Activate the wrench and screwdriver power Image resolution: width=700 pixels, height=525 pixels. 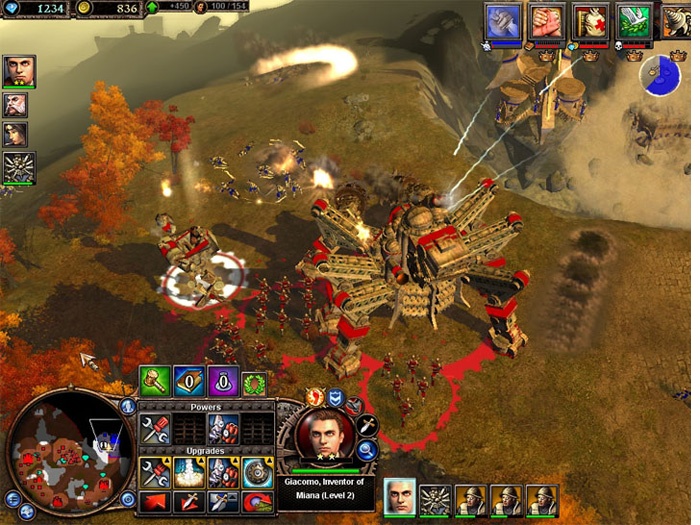[x=153, y=430]
